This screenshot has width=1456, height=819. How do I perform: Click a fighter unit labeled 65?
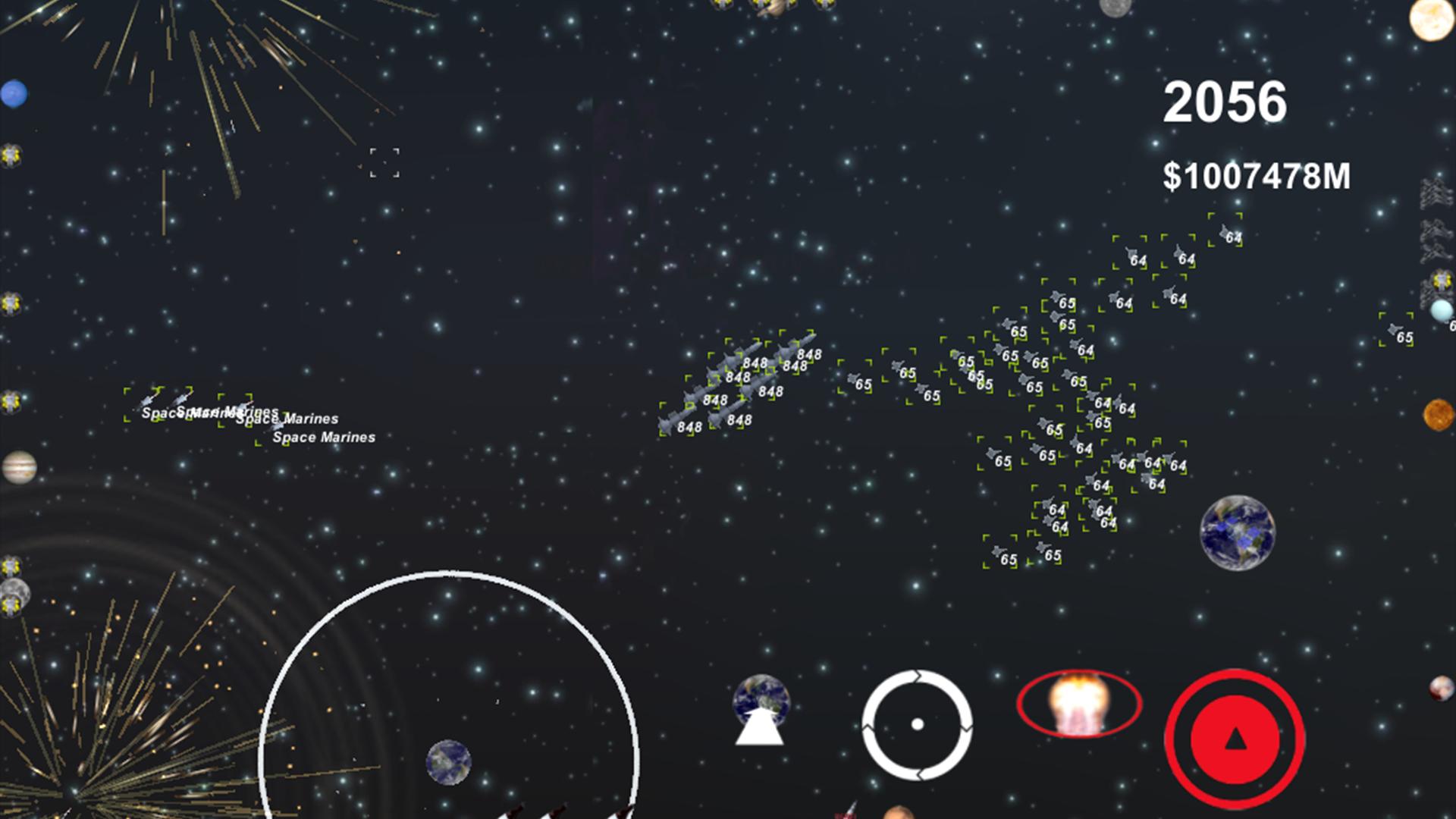coord(855,378)
